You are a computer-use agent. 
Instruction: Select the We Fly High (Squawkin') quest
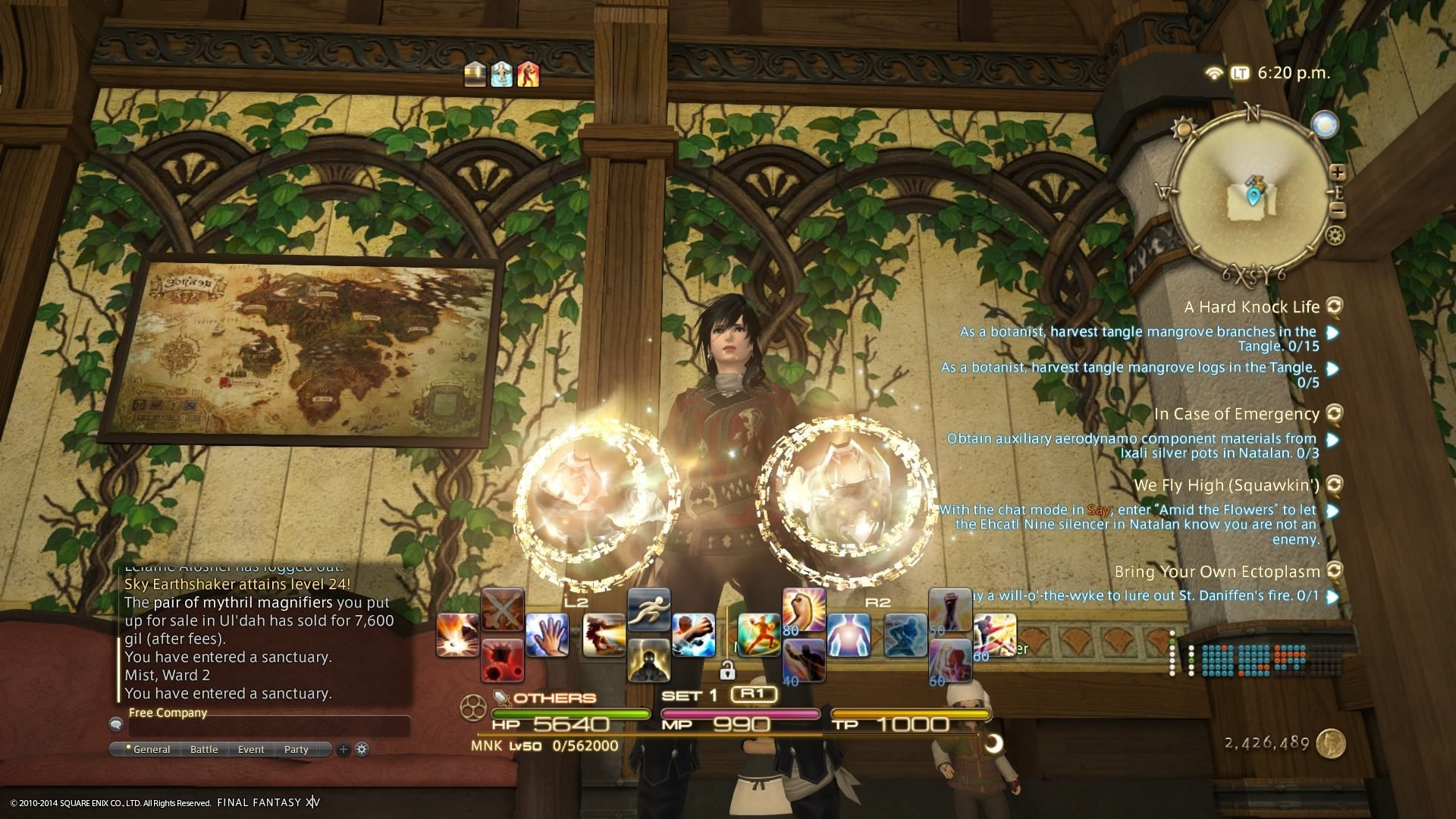(x=1226, y=485)
